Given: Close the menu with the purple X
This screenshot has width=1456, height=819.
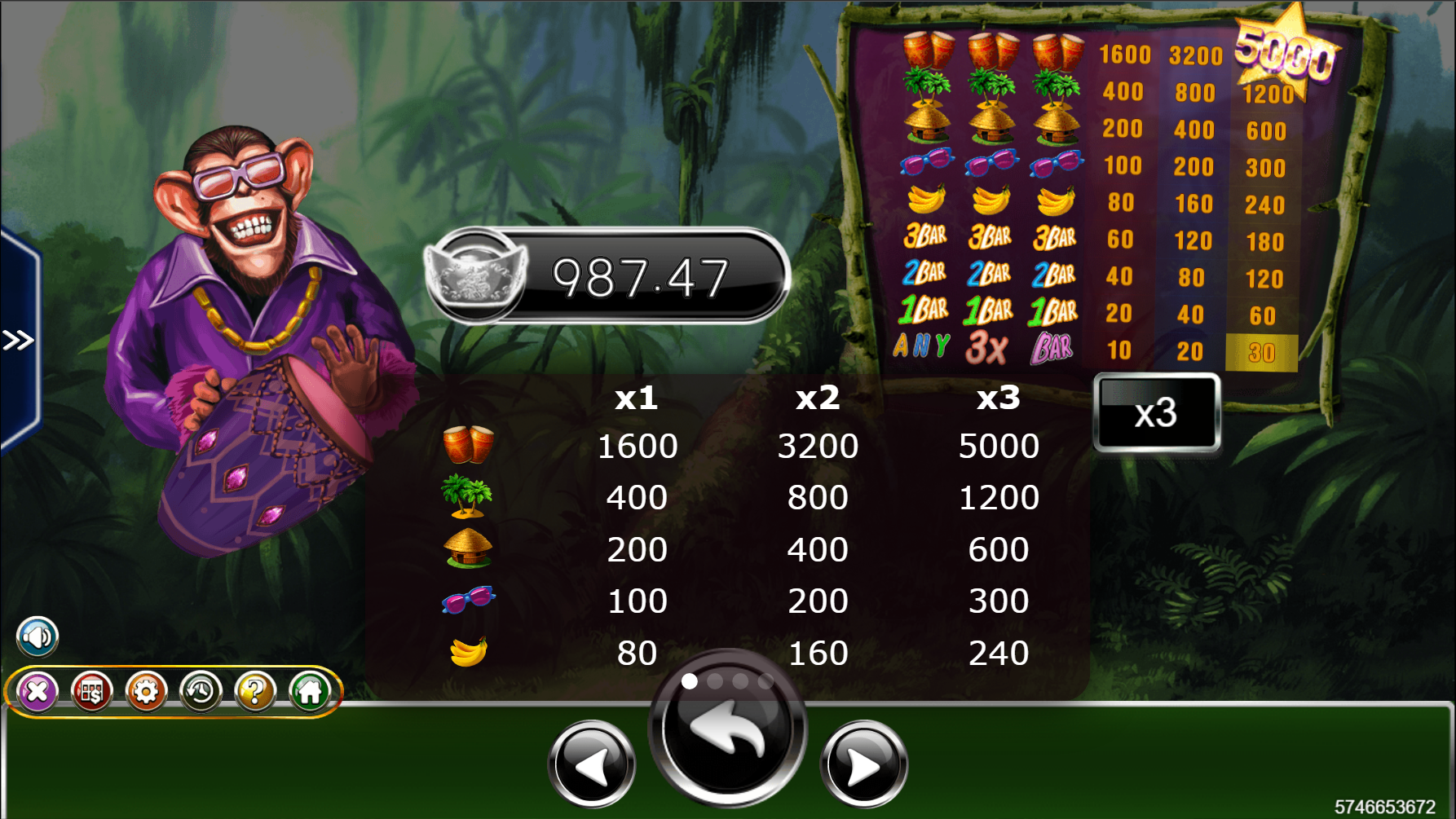Looking at the screenshot, I should click(38, 692).
